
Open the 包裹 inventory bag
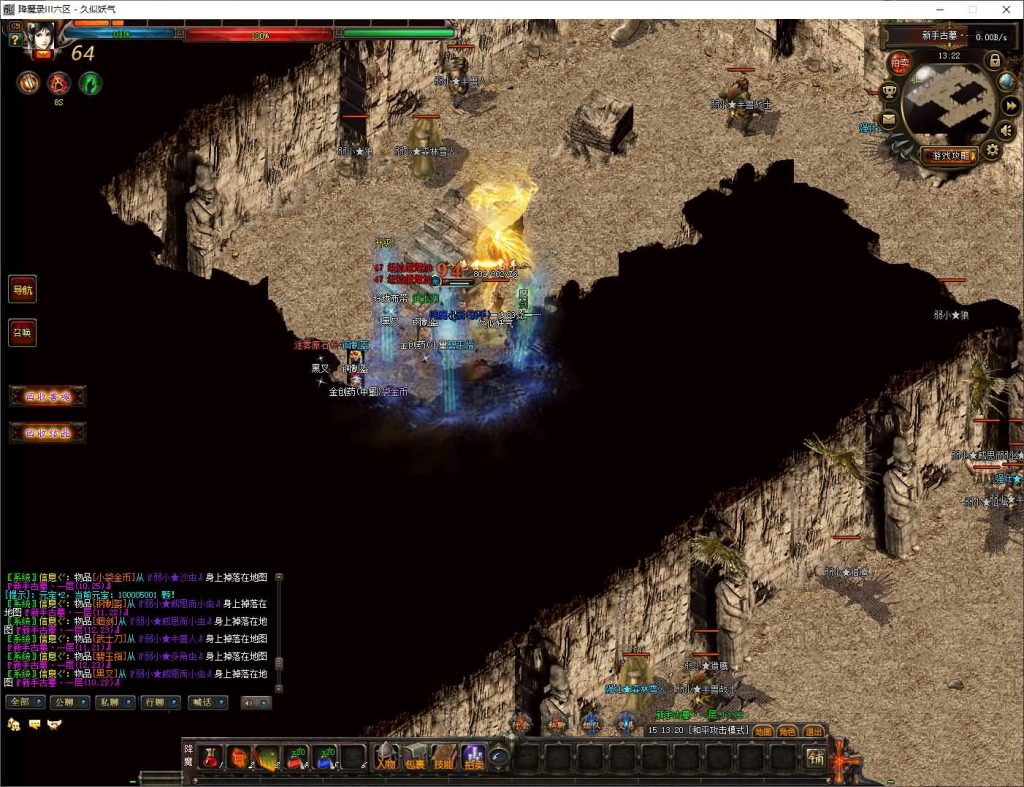click(x=415, y=757)
